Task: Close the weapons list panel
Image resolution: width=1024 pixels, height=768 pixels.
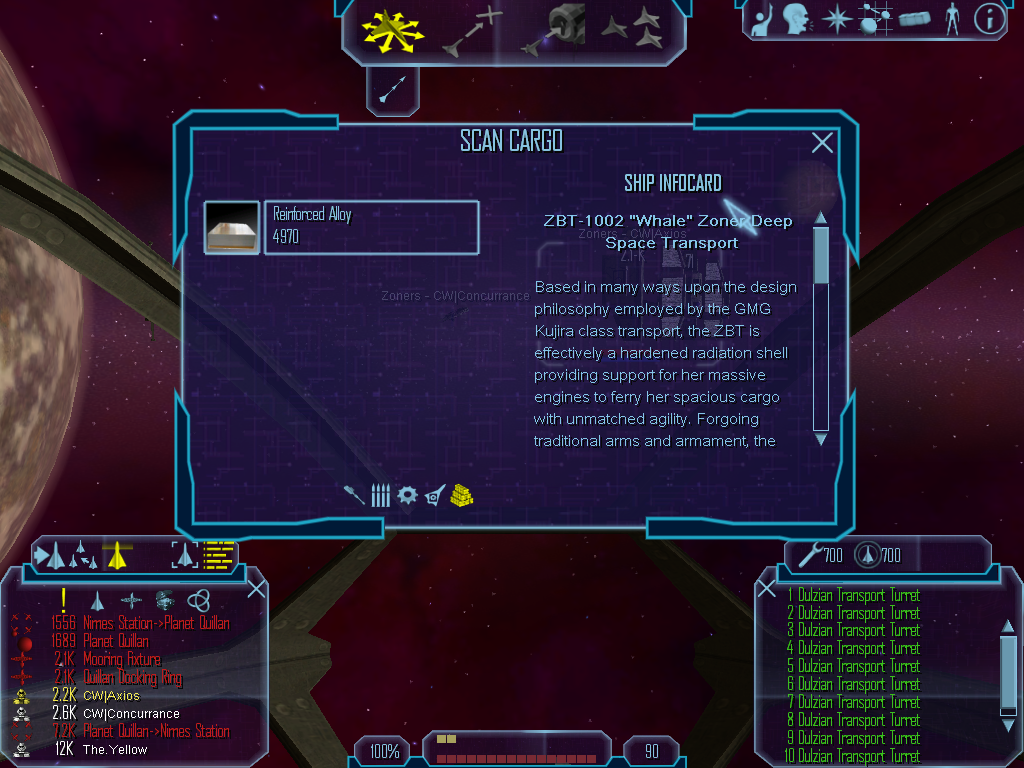Action: [767, 588]
